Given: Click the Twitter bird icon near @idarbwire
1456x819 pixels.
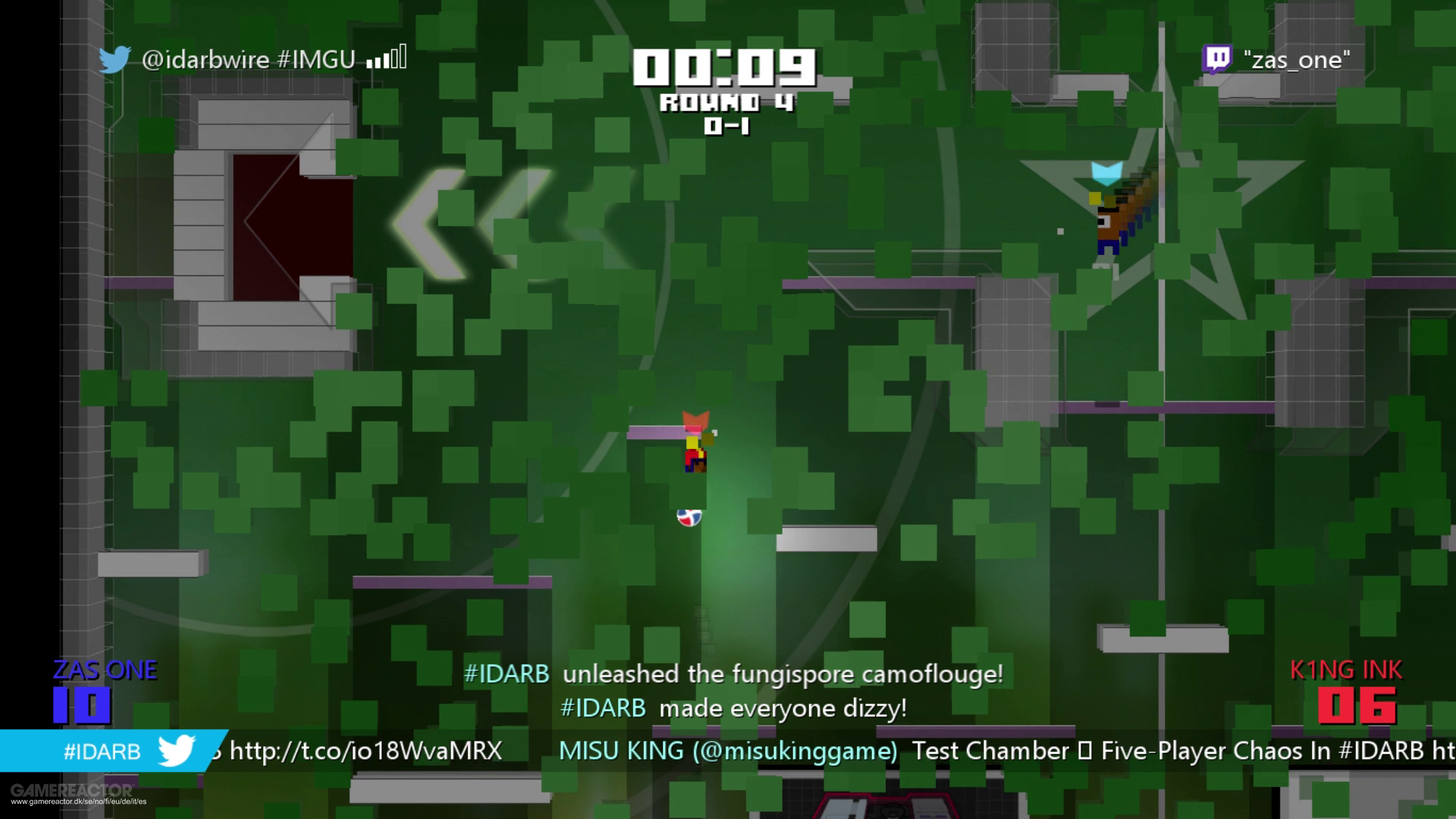Looking at the screenshot, I should click(115, 57).
